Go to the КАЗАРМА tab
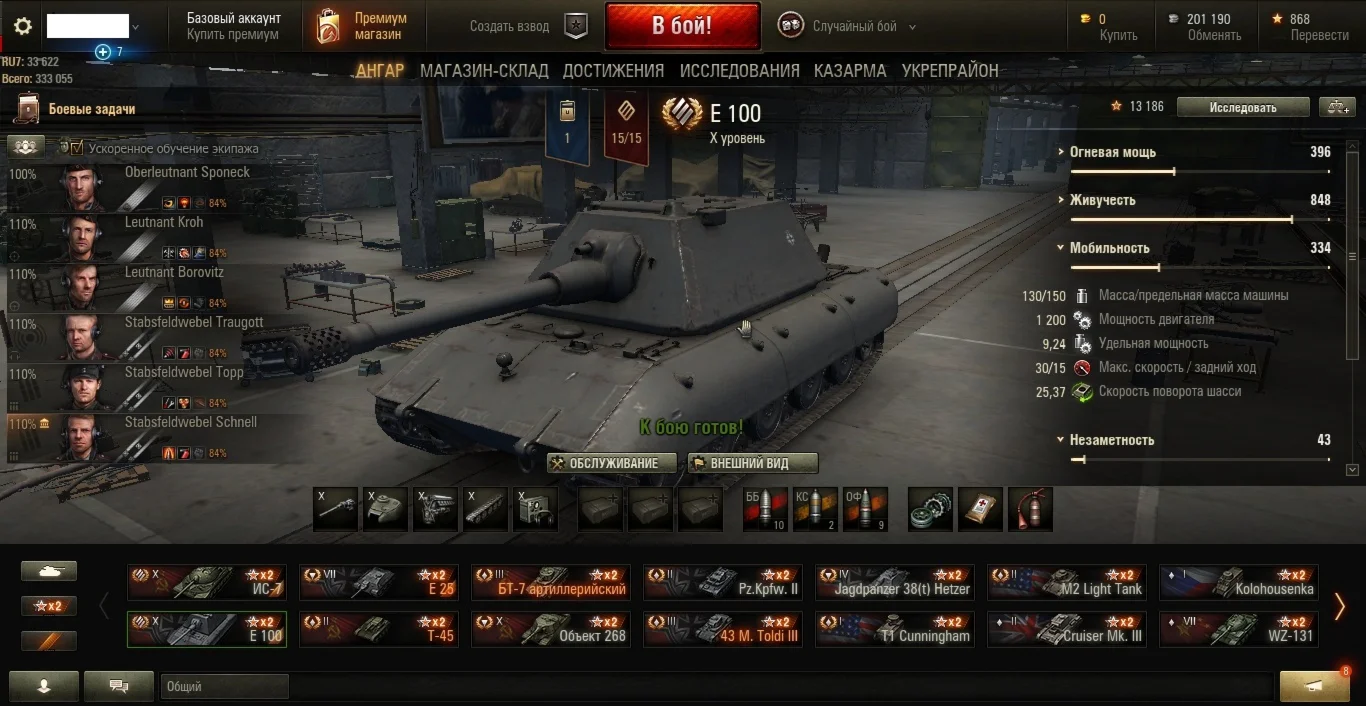This screenshot has width=1366, height=706. click(x=850, y=71)
